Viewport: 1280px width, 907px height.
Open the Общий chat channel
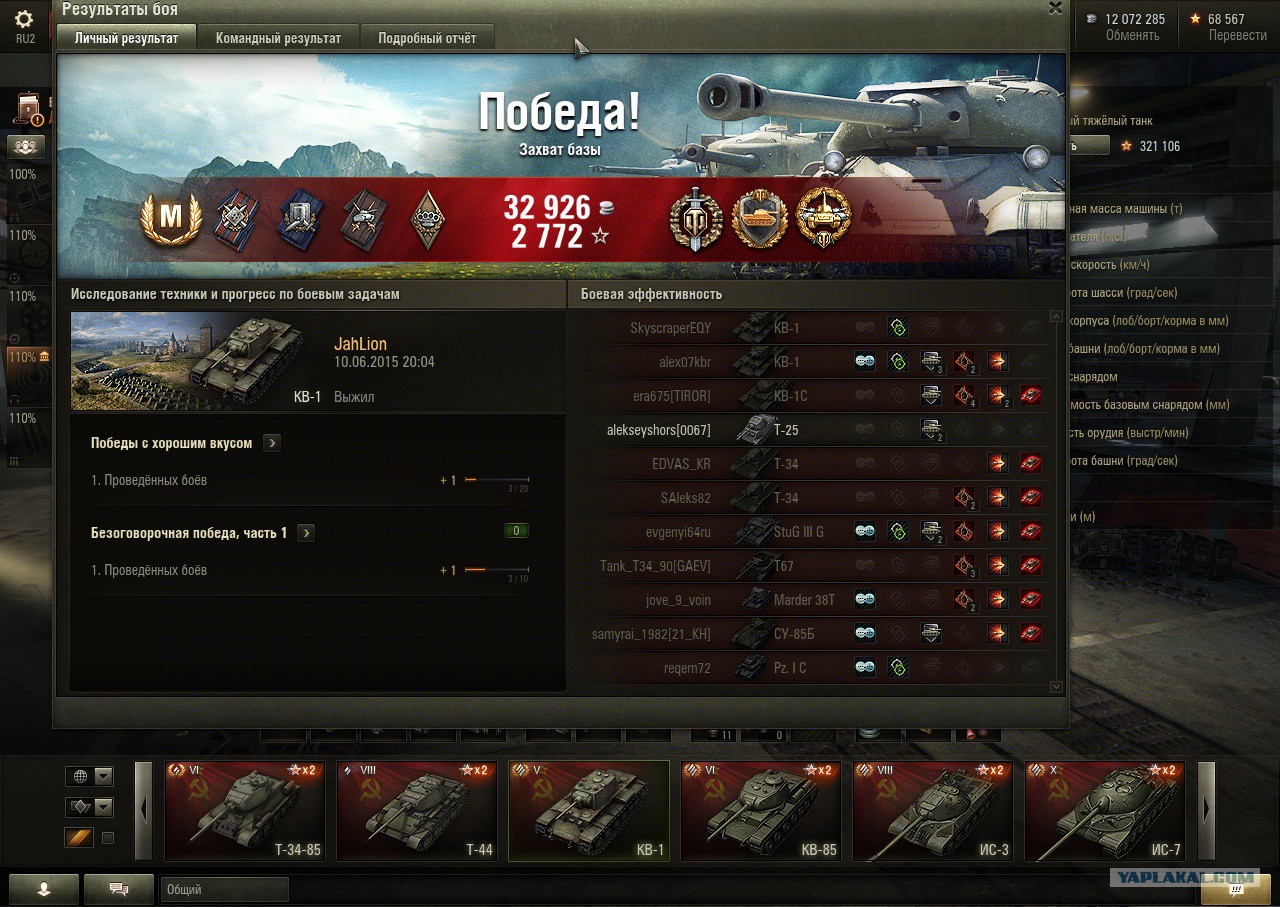224,889
